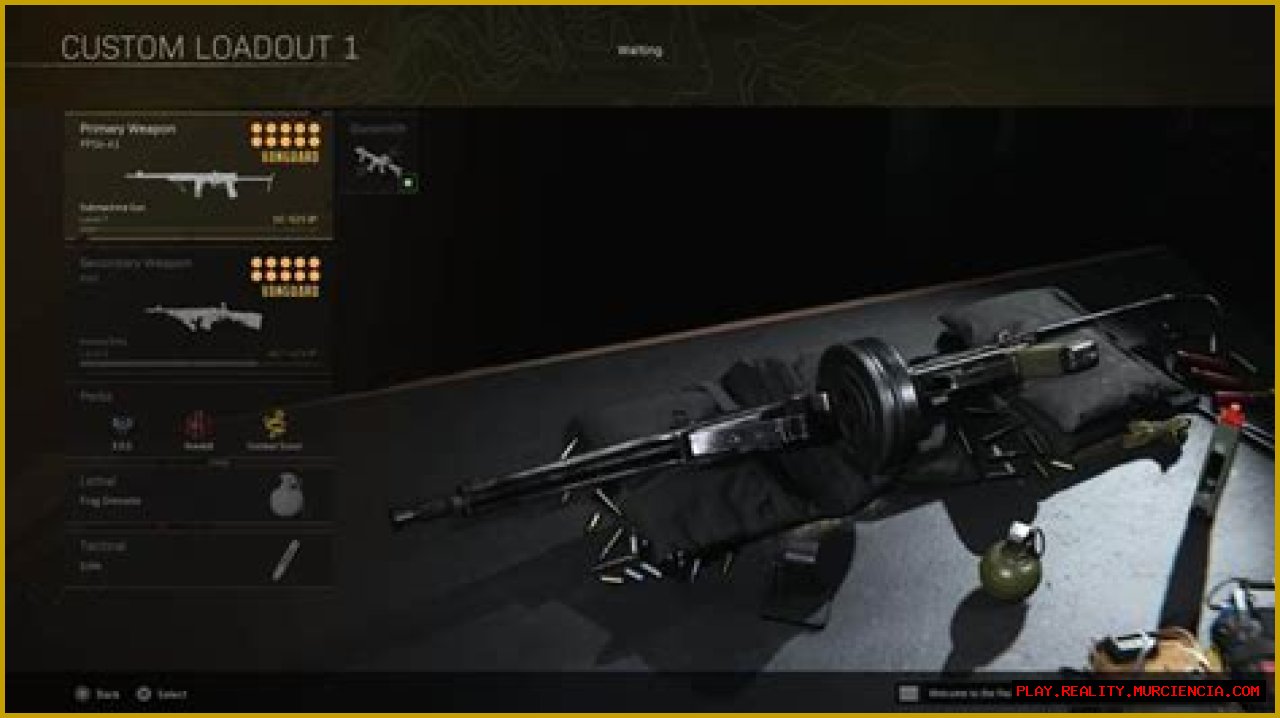Image resolution: width=1280 pixels, height=718 pixels.
Task: Select the Primary Weapon PPSh-41 slot
Action: pyautogui.click(x=198, y=176)
